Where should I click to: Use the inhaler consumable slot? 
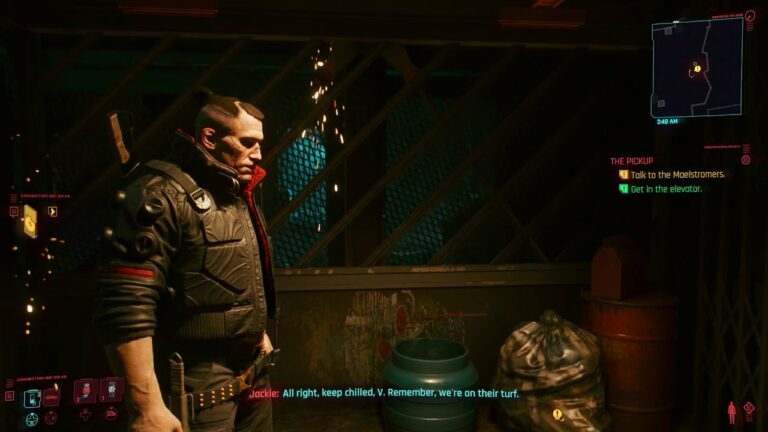pyautogui.click(x=85, y=390)
